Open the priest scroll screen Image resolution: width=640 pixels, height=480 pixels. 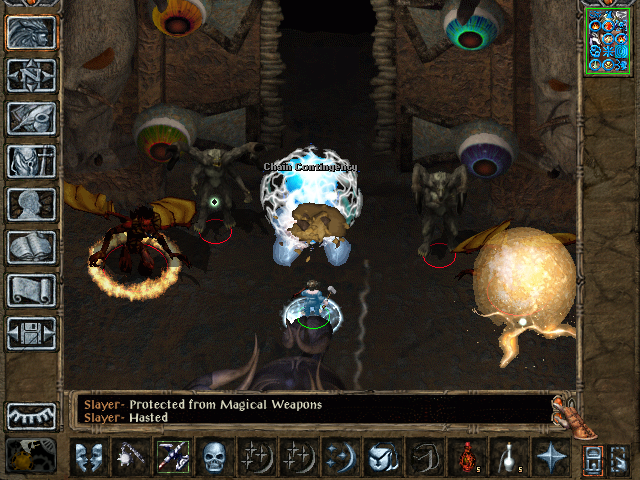tap(32, 290)
